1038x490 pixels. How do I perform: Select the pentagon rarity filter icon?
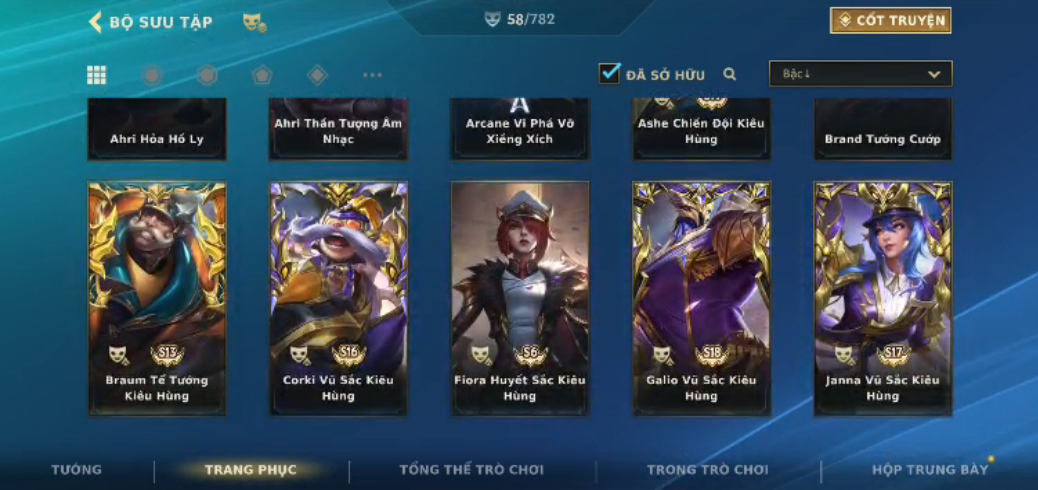261,75
